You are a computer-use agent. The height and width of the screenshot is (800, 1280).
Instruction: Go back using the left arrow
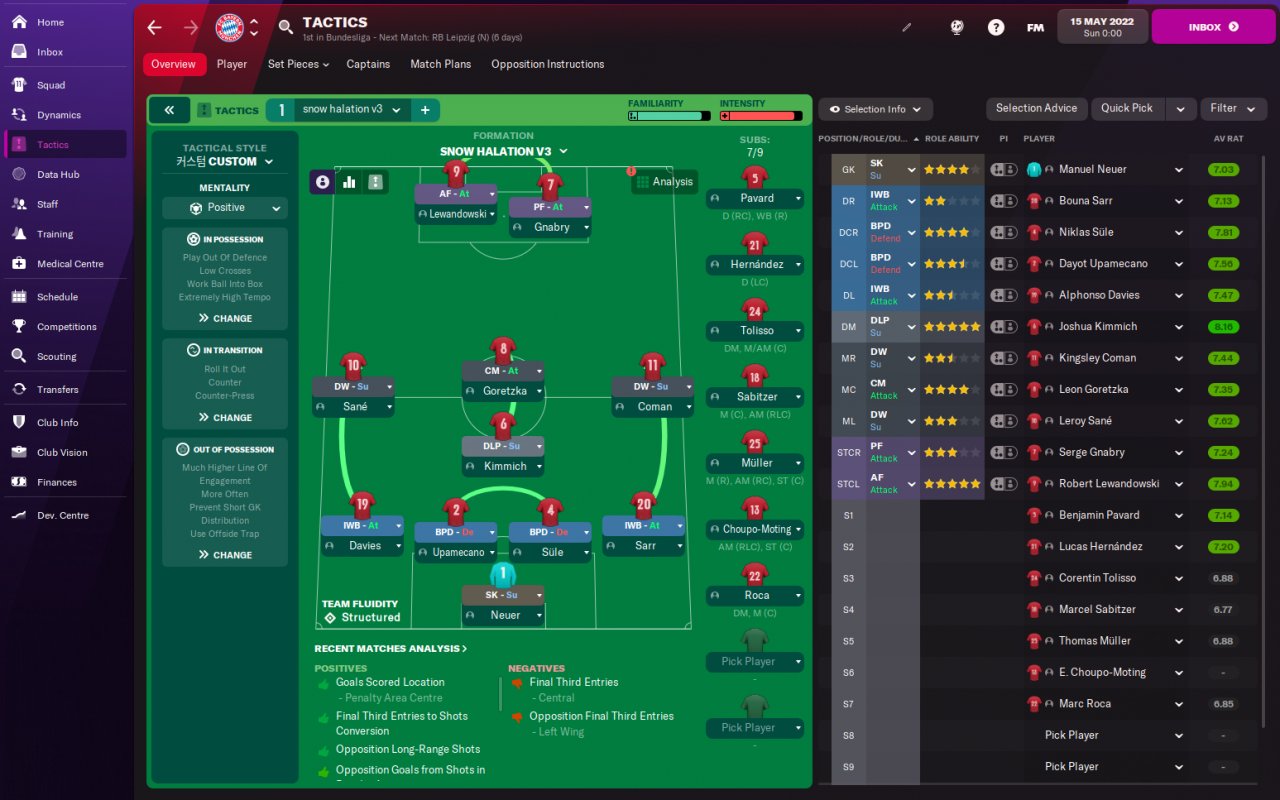pos(154,27)
